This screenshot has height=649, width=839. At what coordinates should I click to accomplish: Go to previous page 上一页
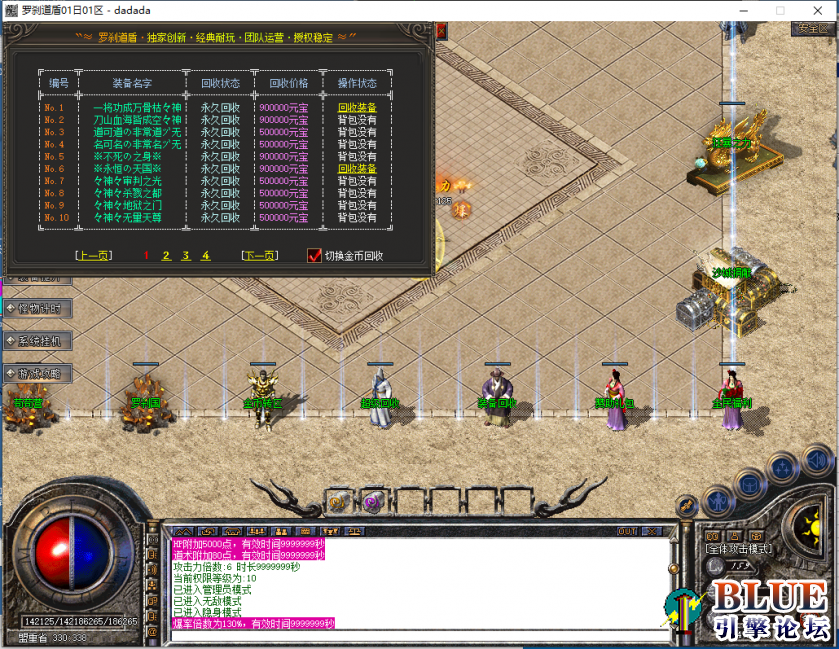click(92, 256)
